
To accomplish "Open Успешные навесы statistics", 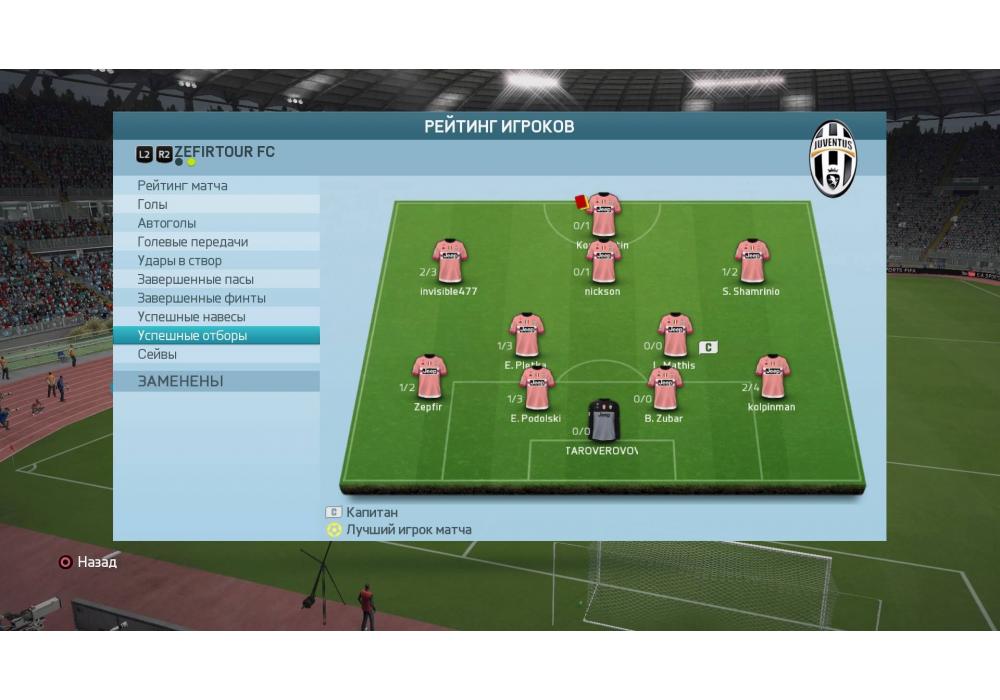I will click(191, 317).
